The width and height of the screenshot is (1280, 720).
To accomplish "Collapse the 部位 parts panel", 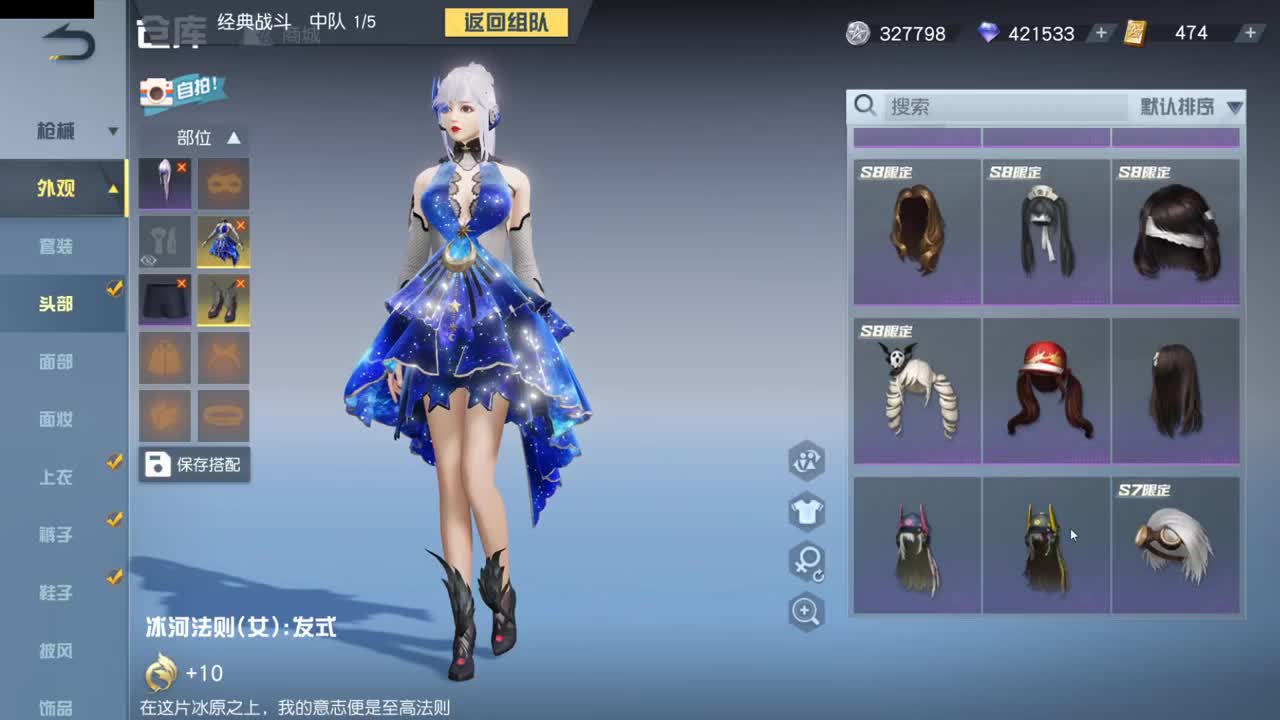I will tap(232, 138).
